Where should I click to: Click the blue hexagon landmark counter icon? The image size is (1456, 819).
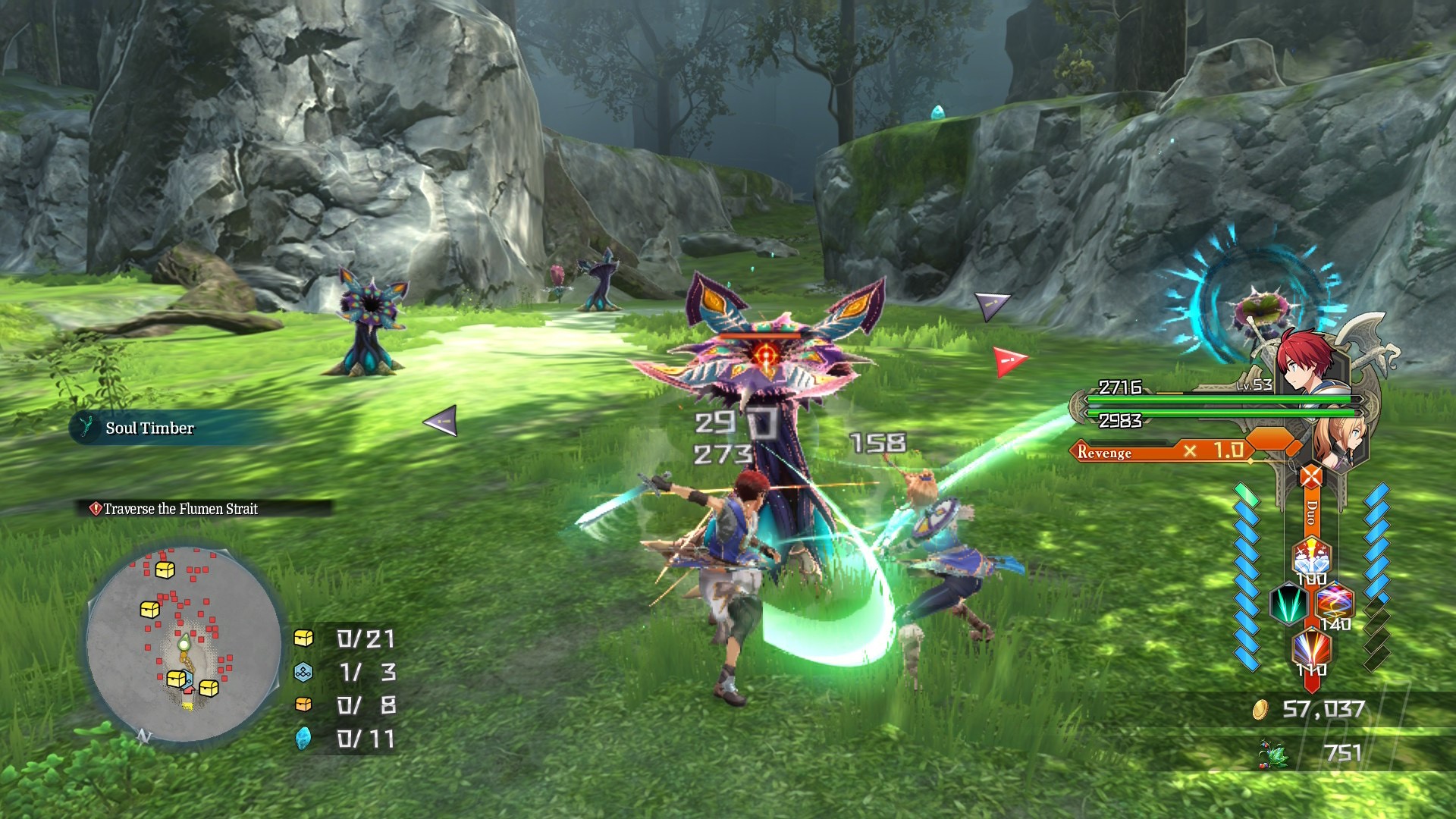303,672
